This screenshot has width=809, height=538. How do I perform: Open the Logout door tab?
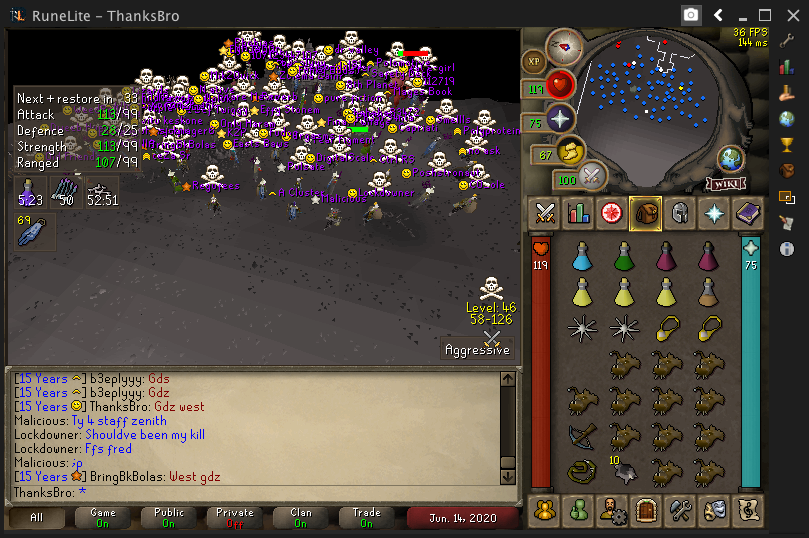[645, 510]
